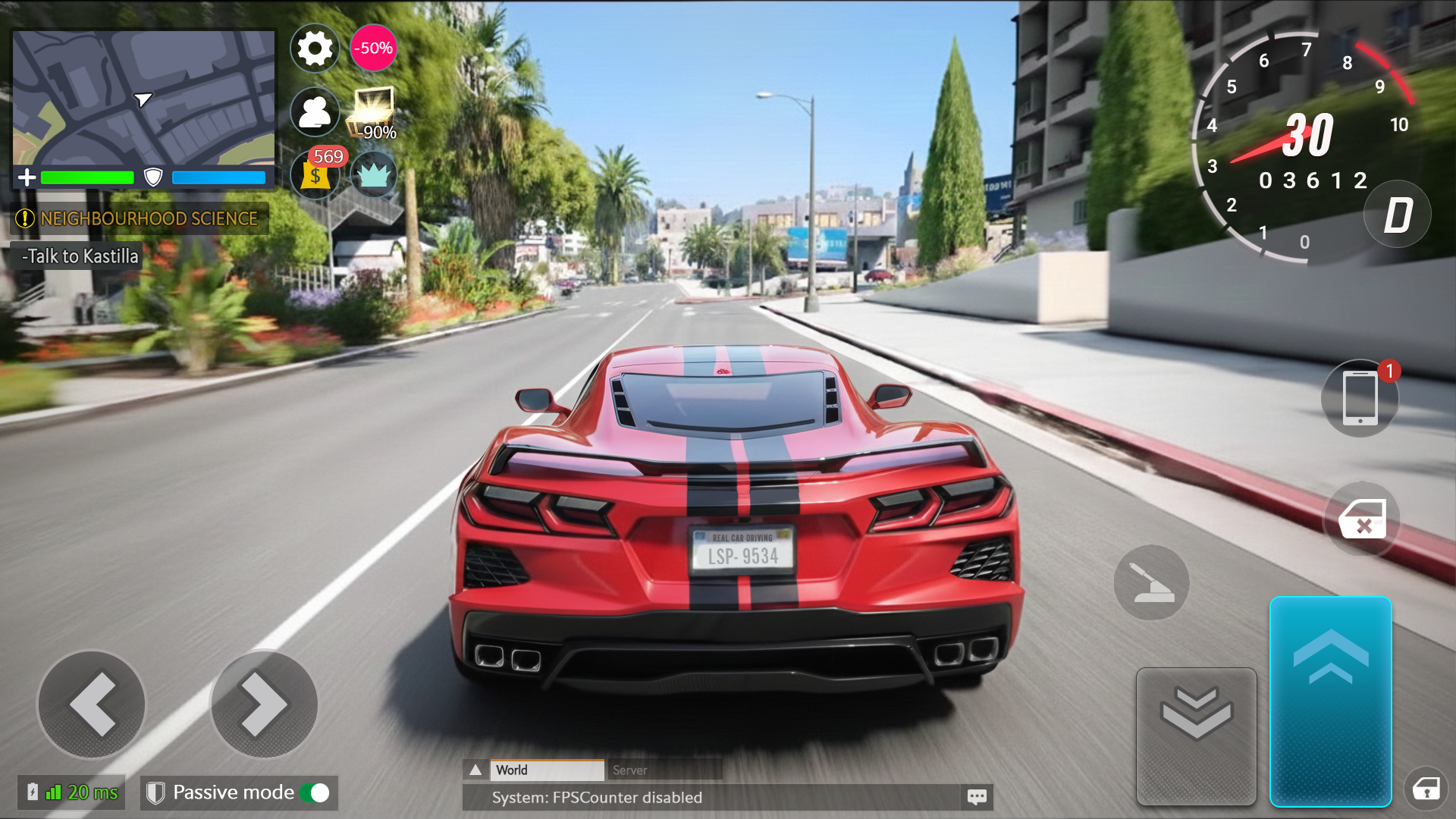This screenshot has height=819, width=1456.
Task: Open the game settings gear
Action: pos(315,48)
